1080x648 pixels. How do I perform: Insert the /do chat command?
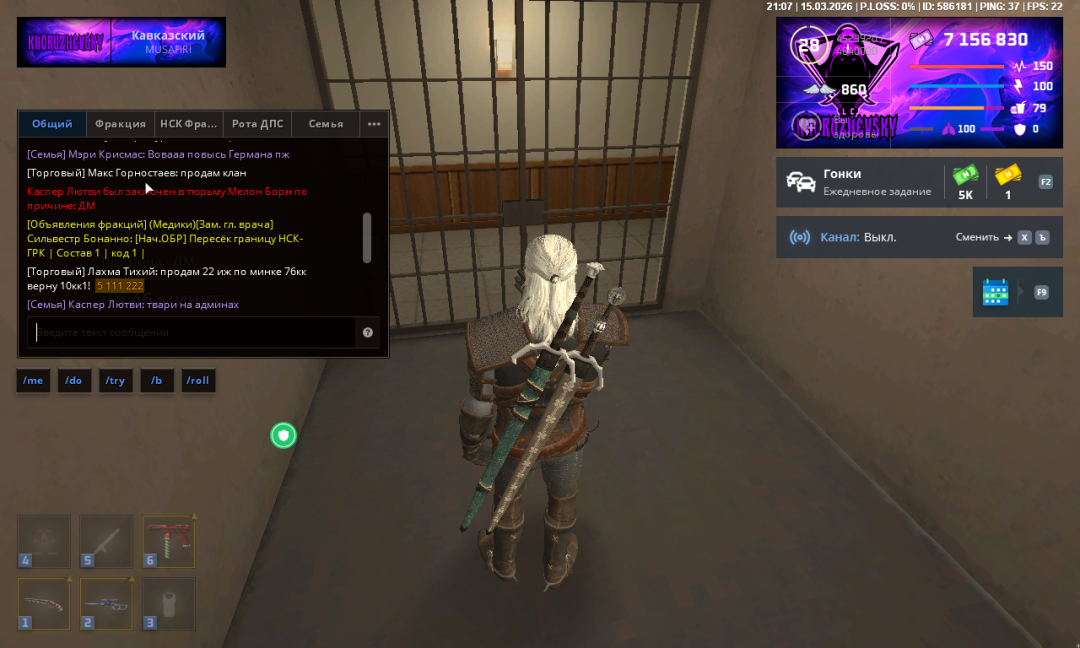(74, 381)
